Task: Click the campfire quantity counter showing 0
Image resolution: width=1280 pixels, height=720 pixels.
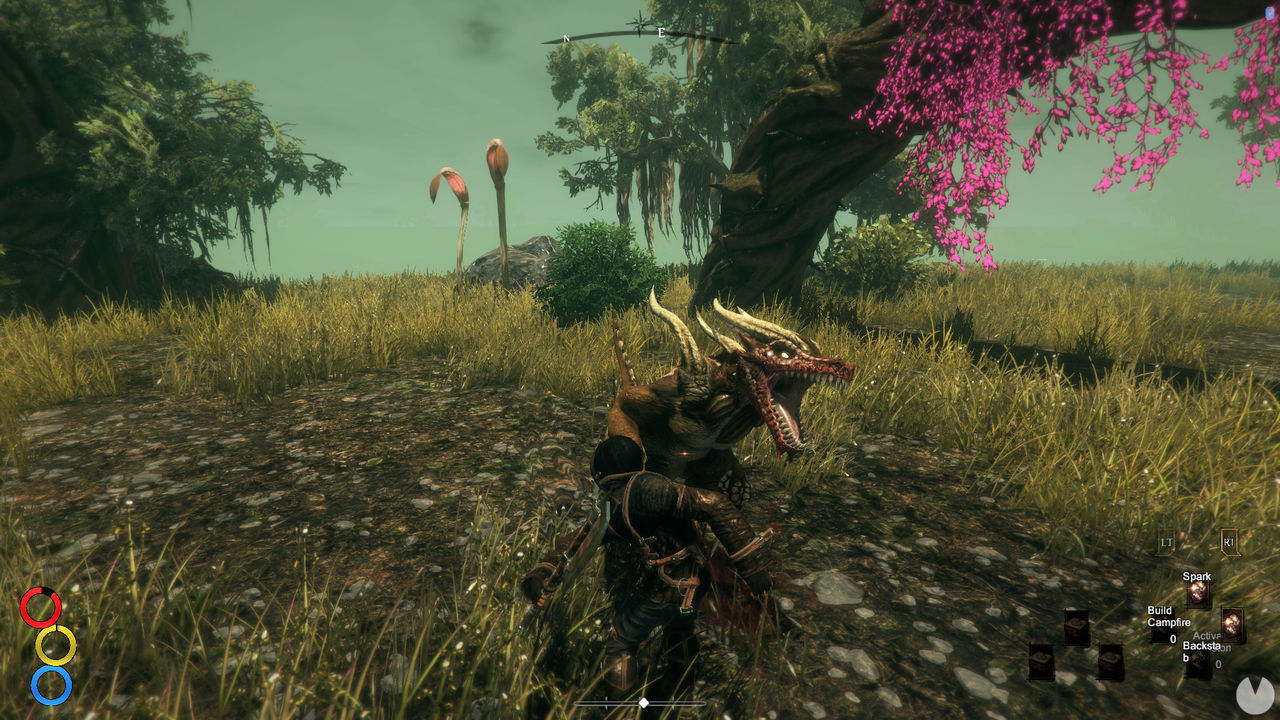Action: tap(1173, 640)
